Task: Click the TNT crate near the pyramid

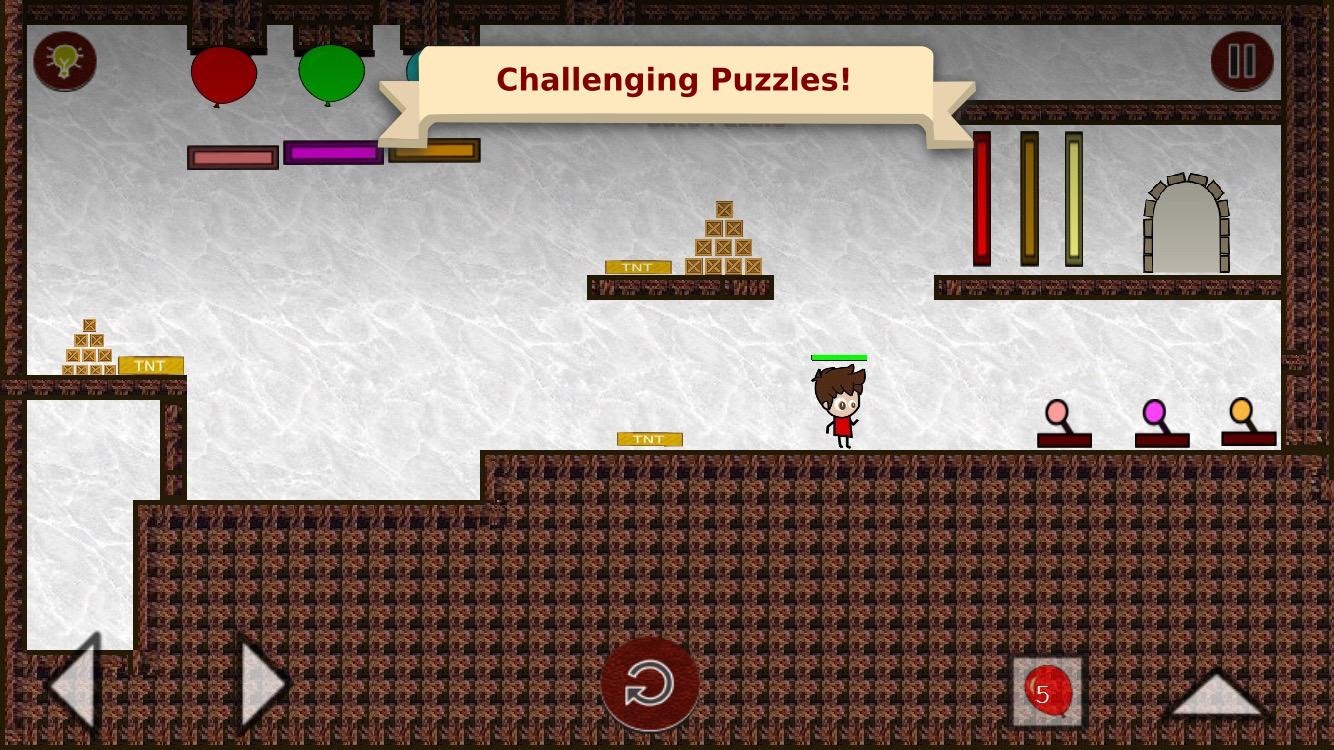Action: [x=639, y=267]
